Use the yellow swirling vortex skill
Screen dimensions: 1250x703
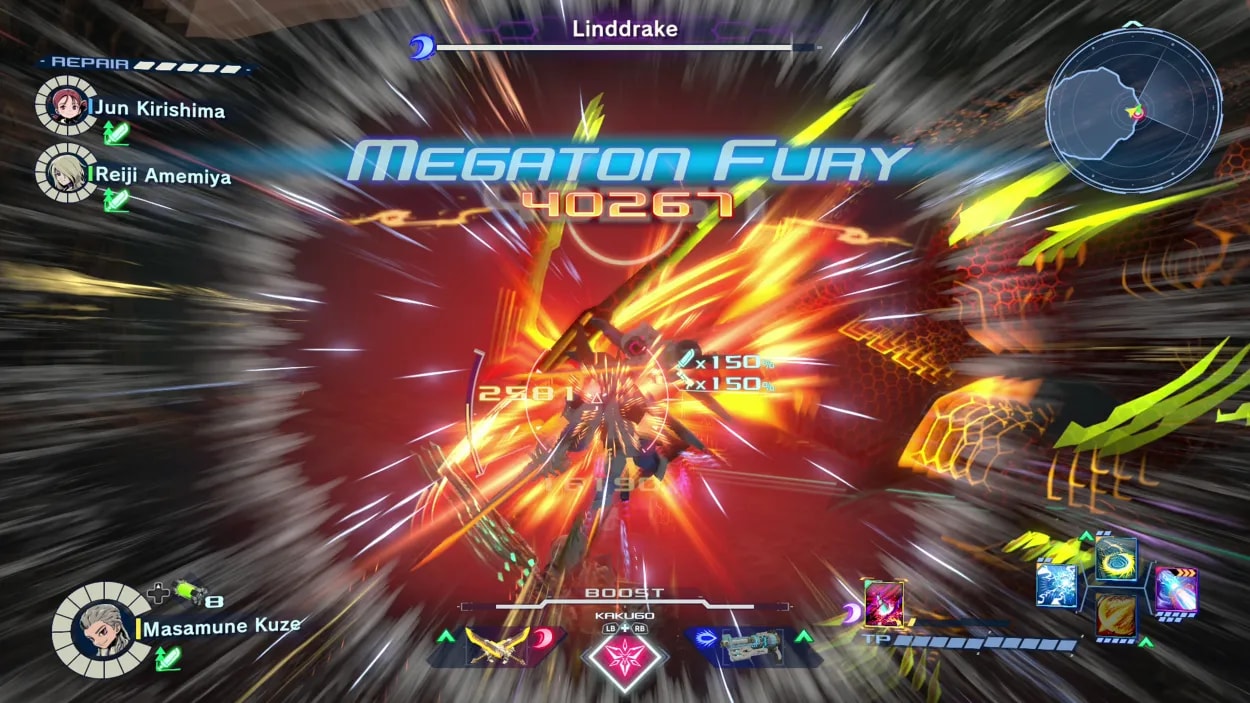pyautogui.click(x=1114, y=559)
